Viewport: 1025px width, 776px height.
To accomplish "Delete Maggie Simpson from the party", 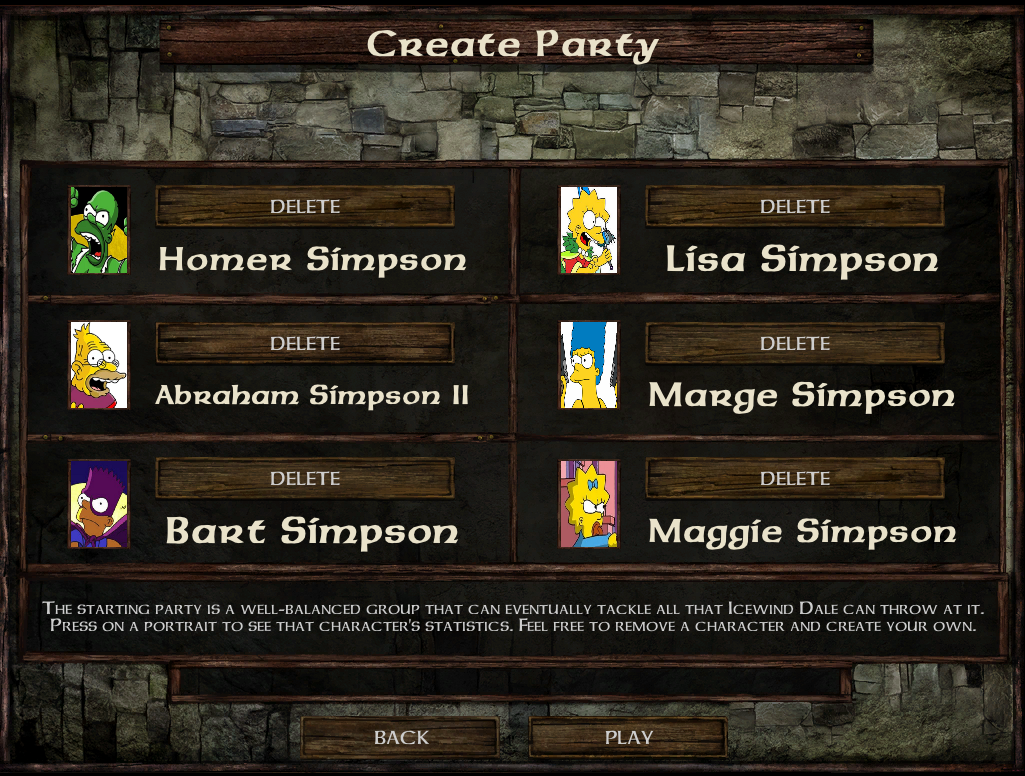I will click(x=795, y=479).
